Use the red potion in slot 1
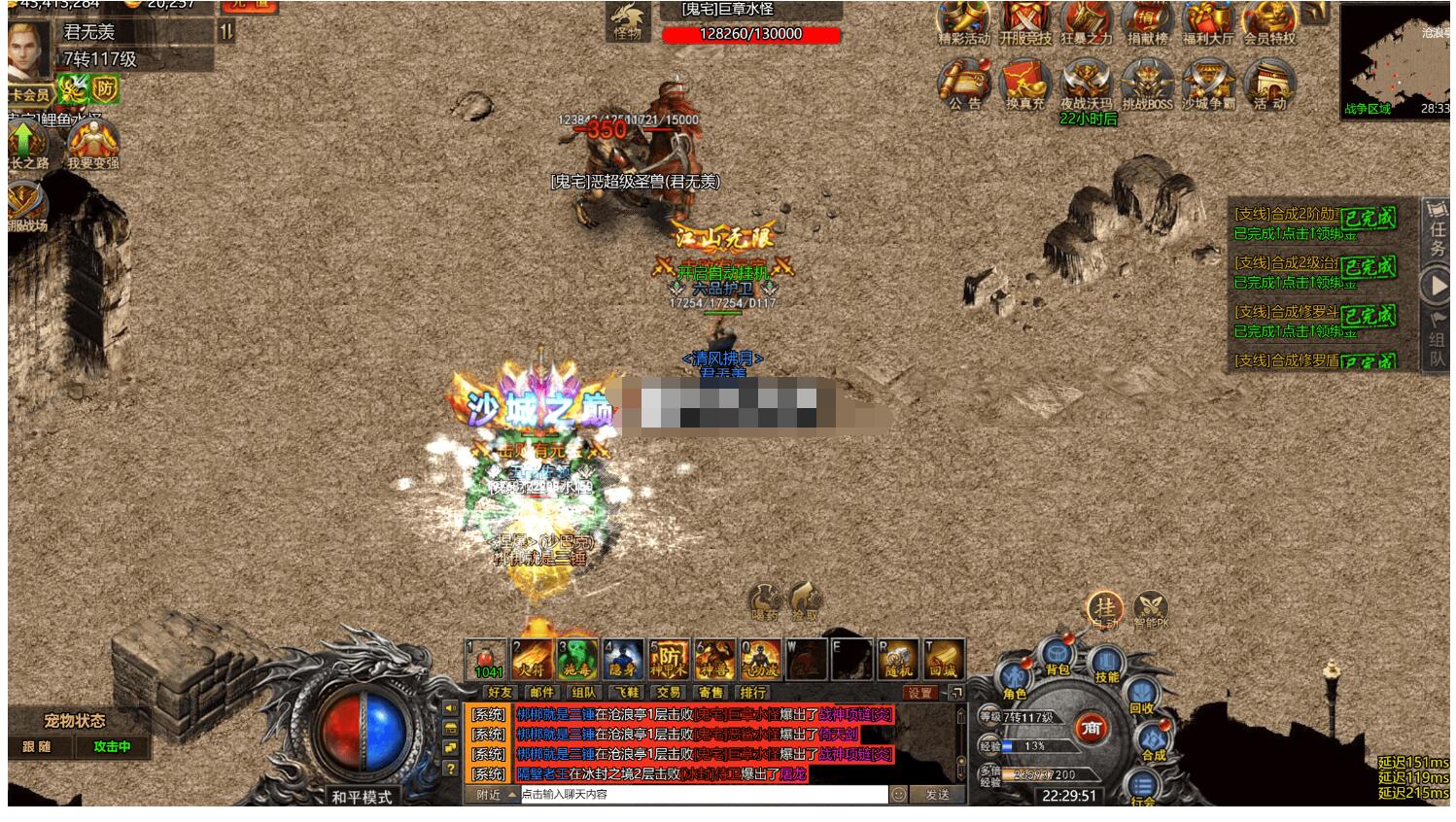This screenshot has height=822, width=1456. point(488,659)
